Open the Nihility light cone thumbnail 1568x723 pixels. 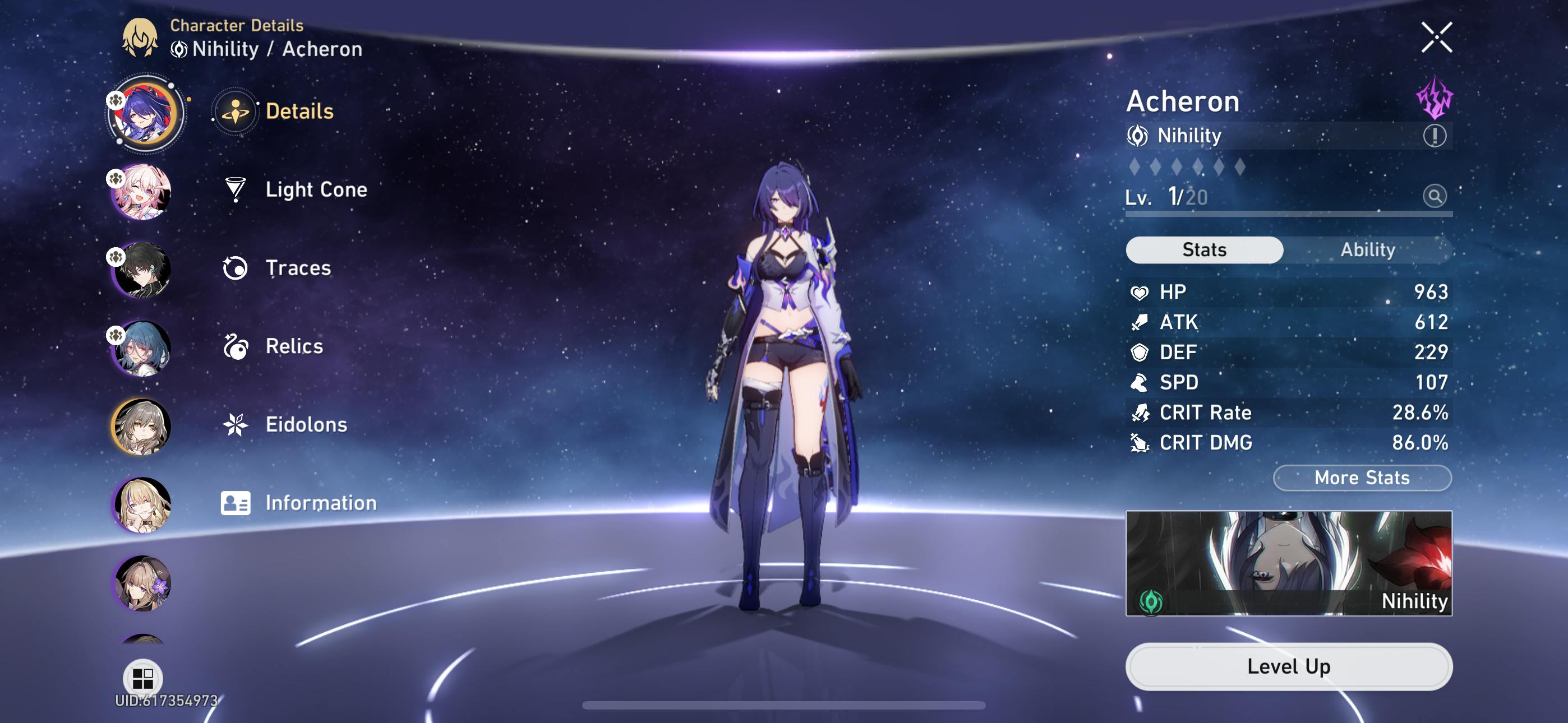(x=1288, y=563)
